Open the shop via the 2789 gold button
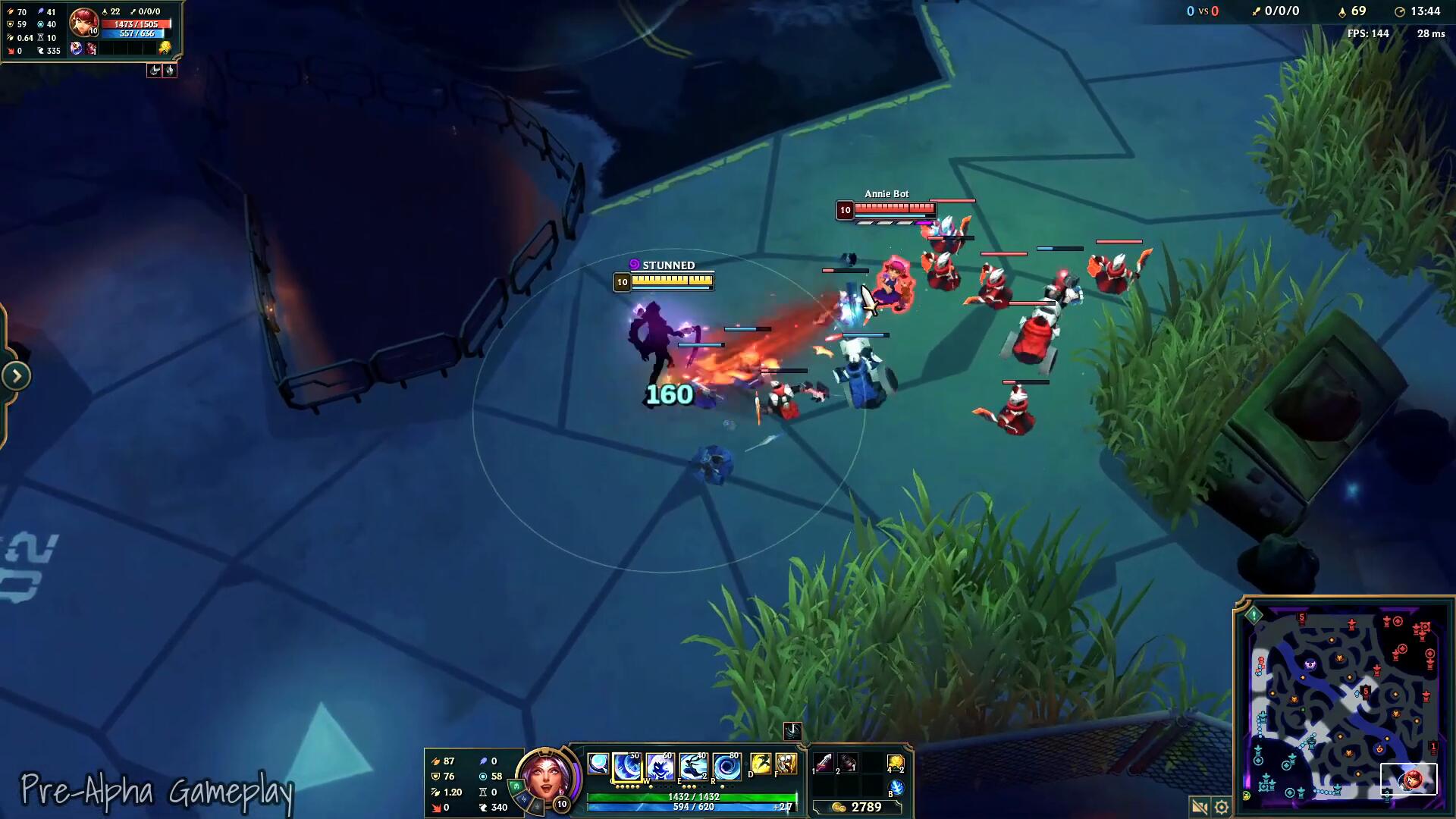 coord(857,807)
